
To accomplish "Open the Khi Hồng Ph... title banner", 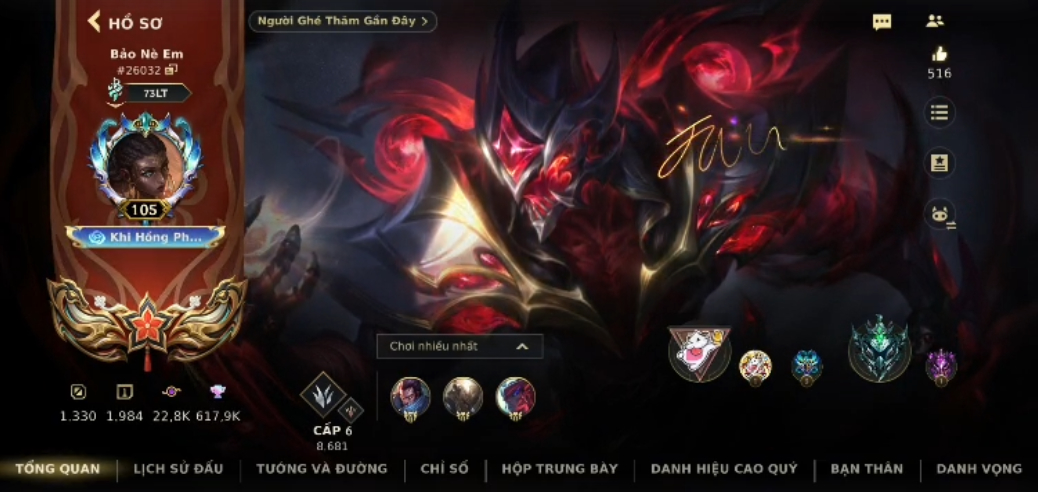I will point(146,237).
